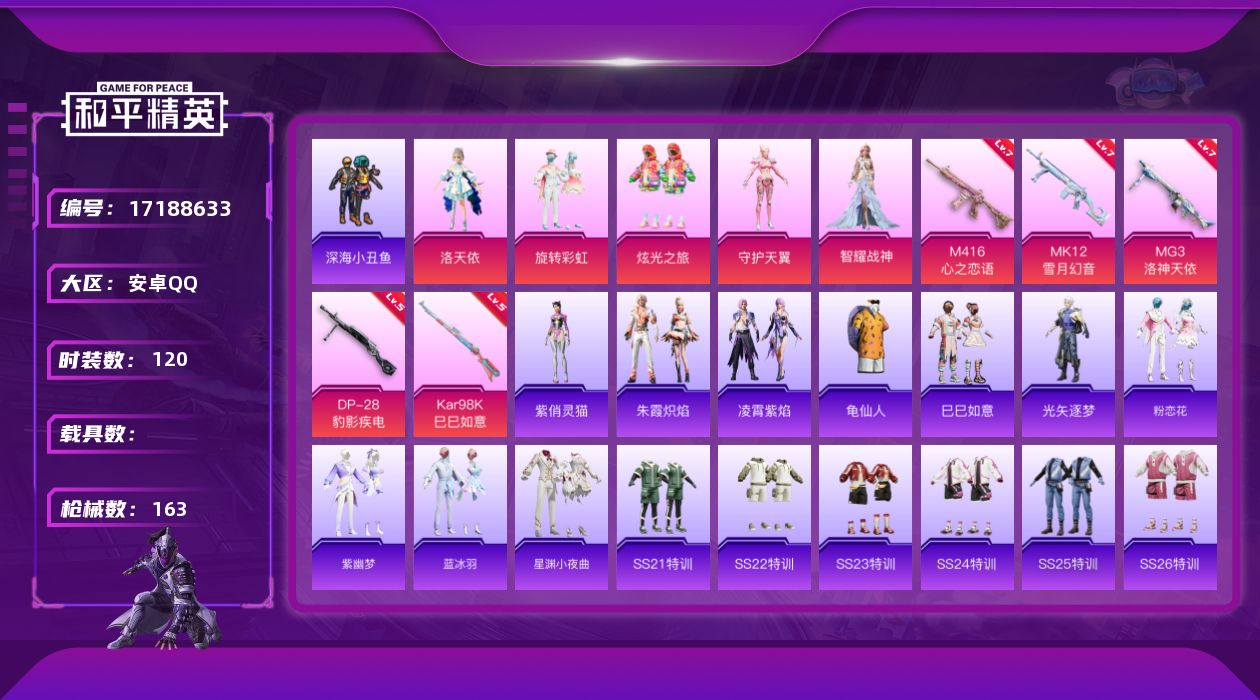View the 凌霄紫焰 outfit card
This screenshot has height=700, width=1260.
tap(764, 364)
